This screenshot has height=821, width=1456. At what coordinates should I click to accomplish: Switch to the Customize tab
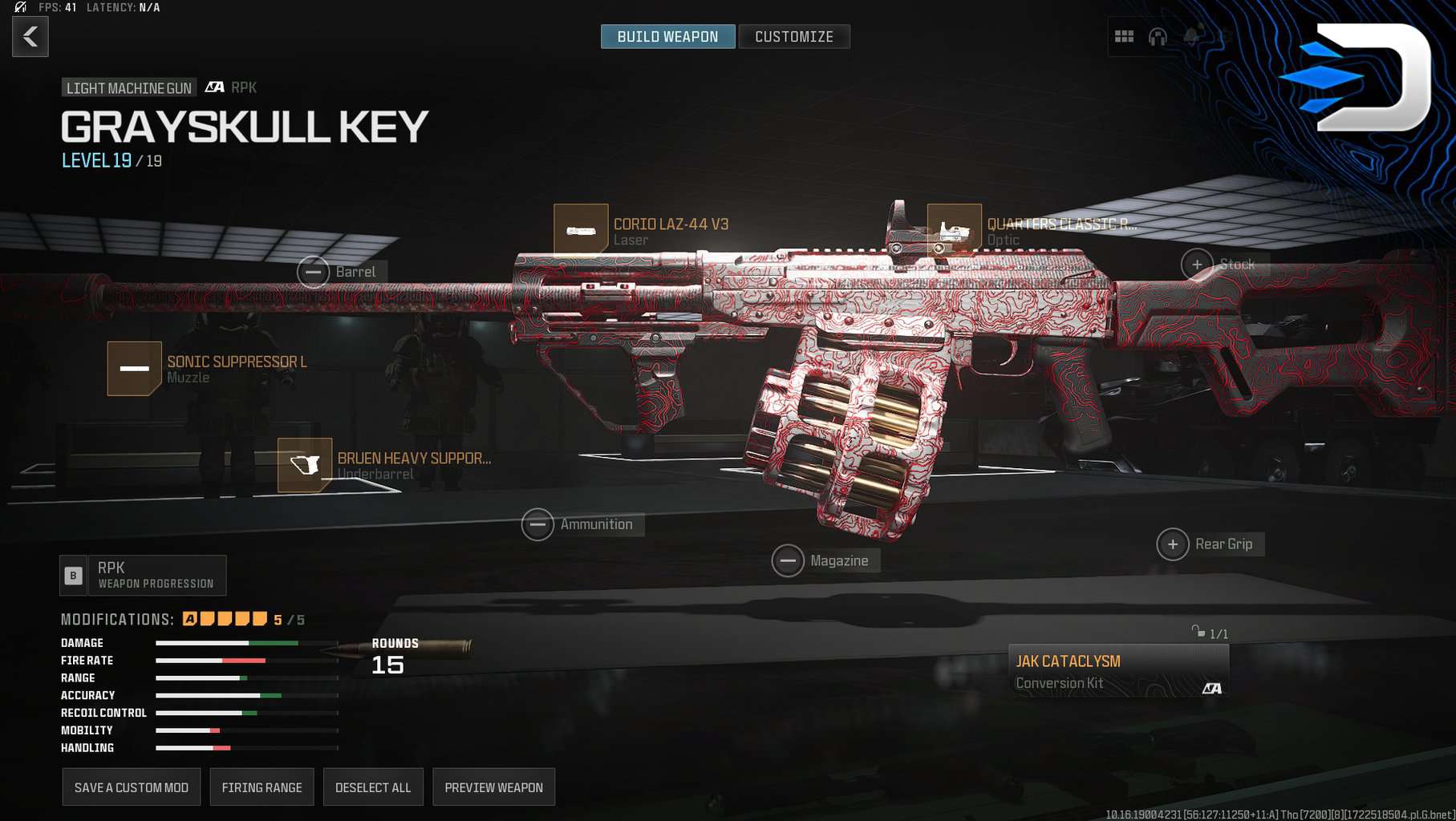coord(793,37)
